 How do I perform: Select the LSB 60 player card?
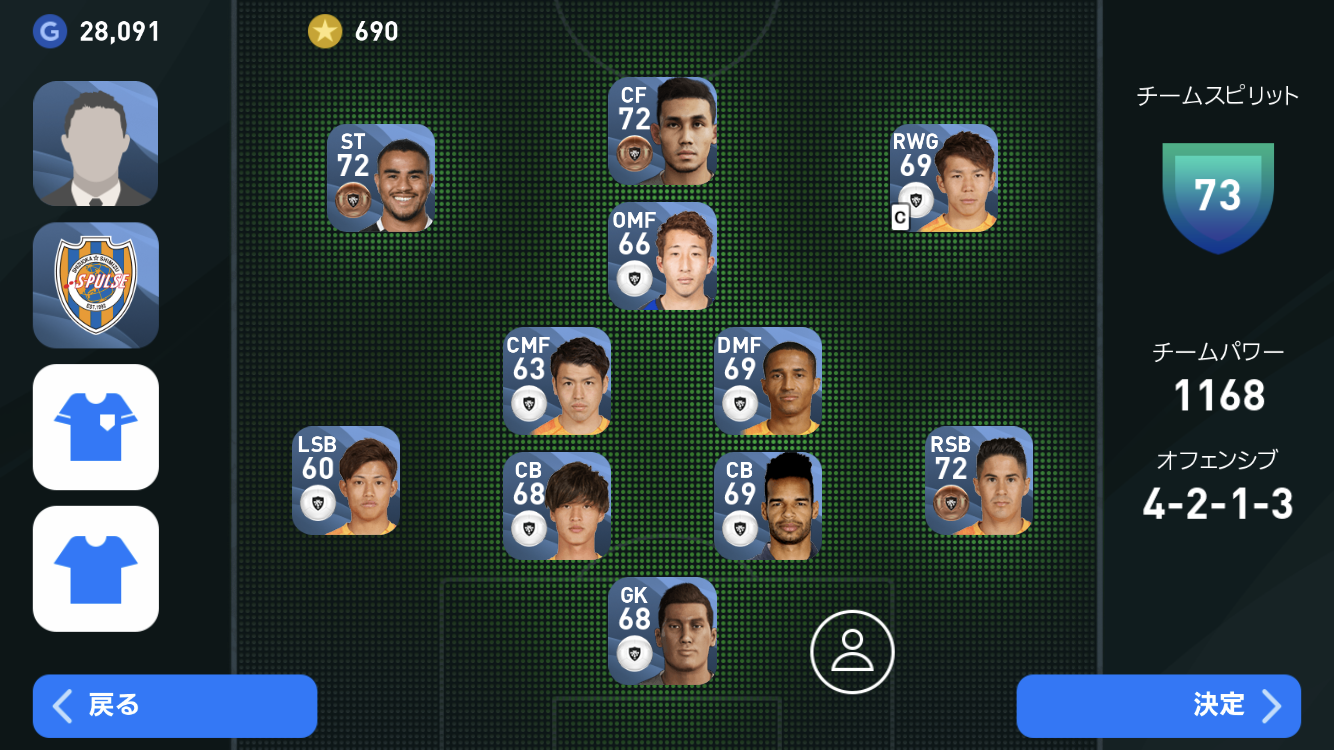[346, 481]
